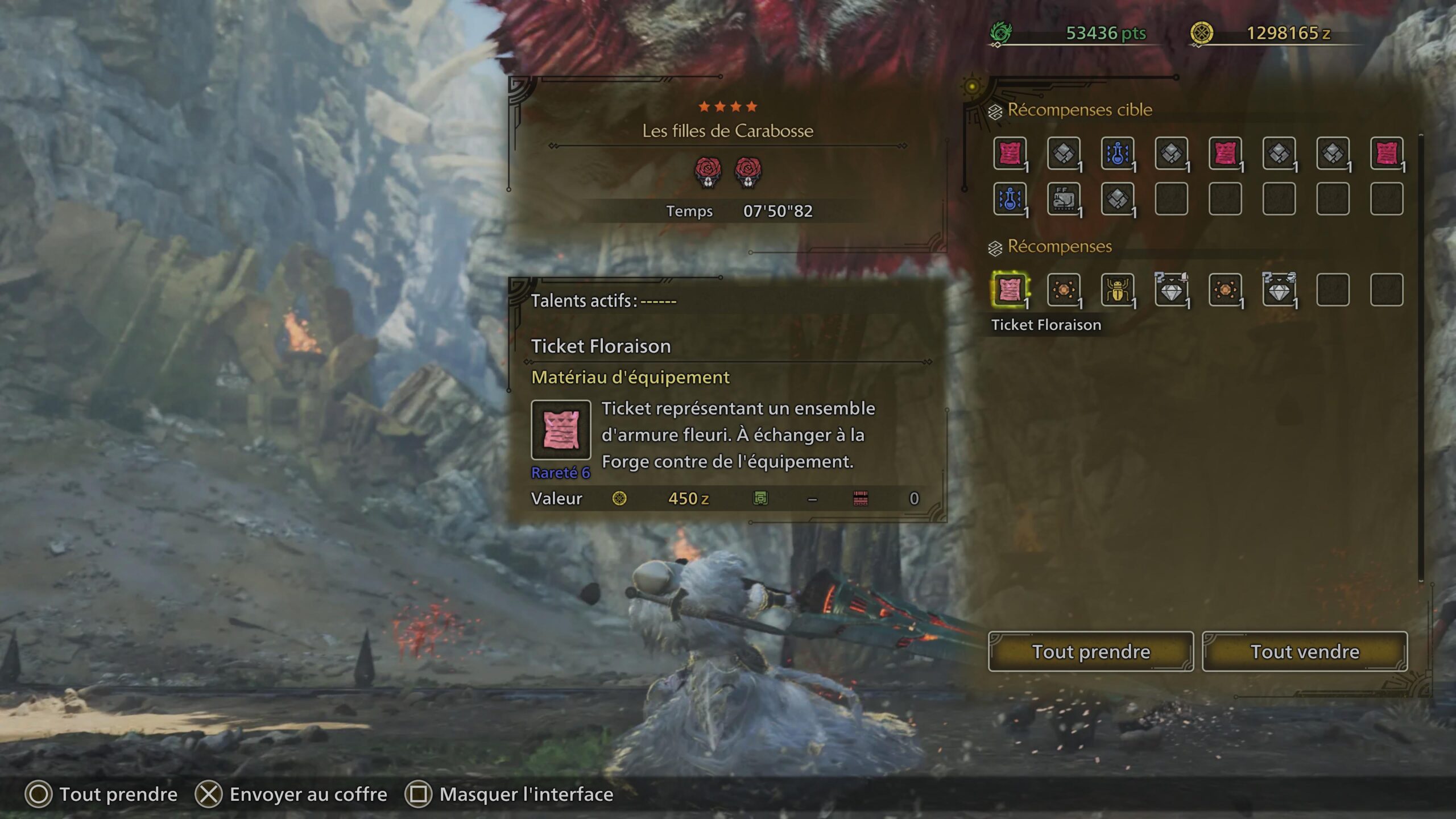Choose the Tout vendre button
The width and height of the screenshot is (1456, 819).
(1304, 651)
